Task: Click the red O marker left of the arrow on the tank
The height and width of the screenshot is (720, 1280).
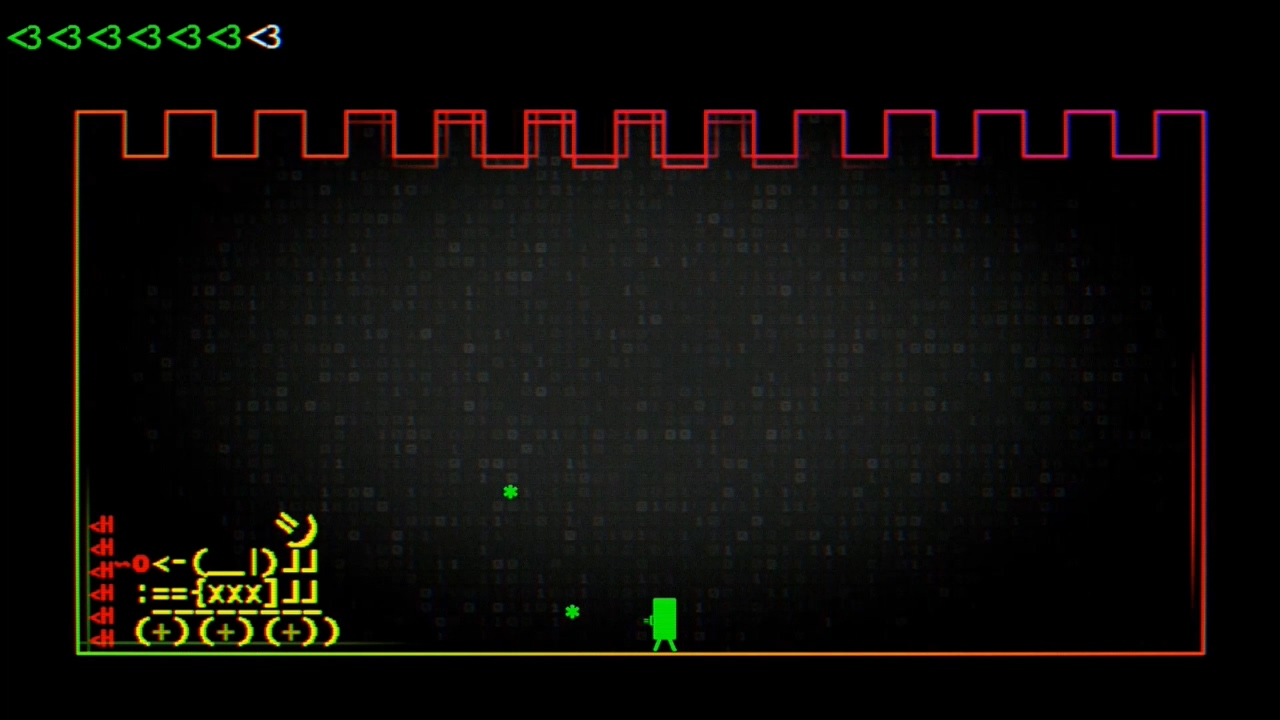Action: 140,564
